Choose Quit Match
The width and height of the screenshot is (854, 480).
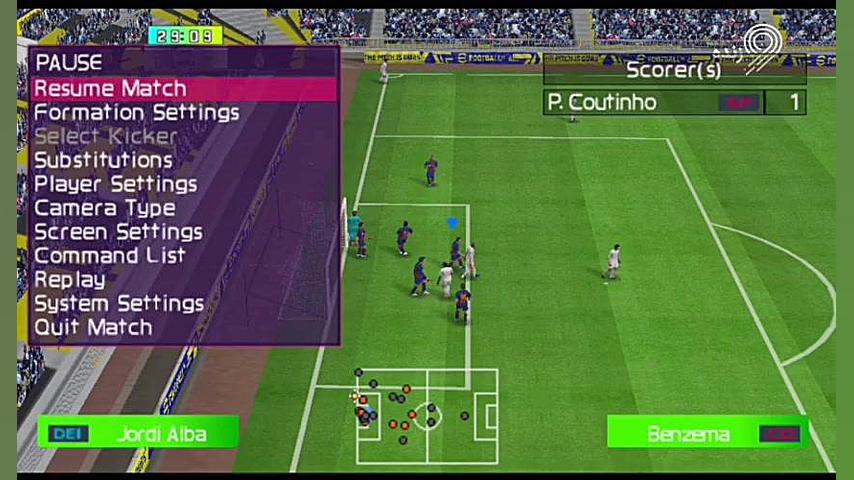coord(93,328)
